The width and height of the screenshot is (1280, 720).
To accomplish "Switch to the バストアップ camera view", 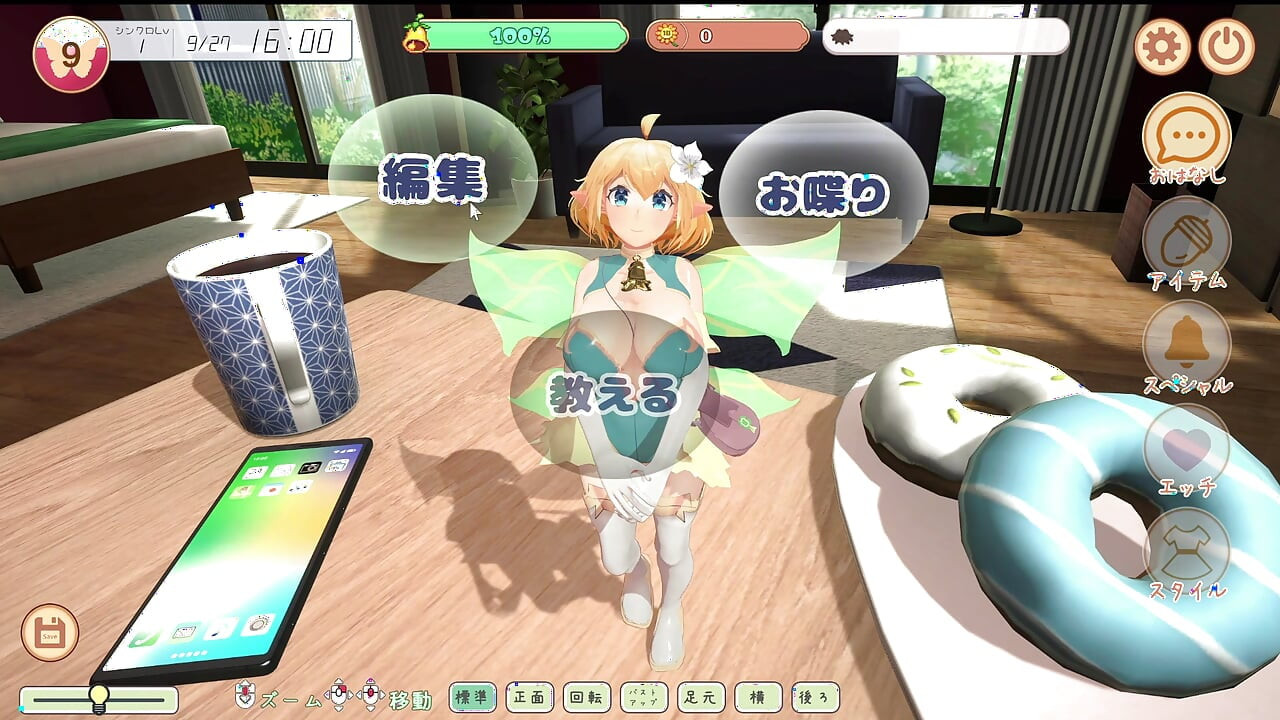I will (x=644, y=697).
